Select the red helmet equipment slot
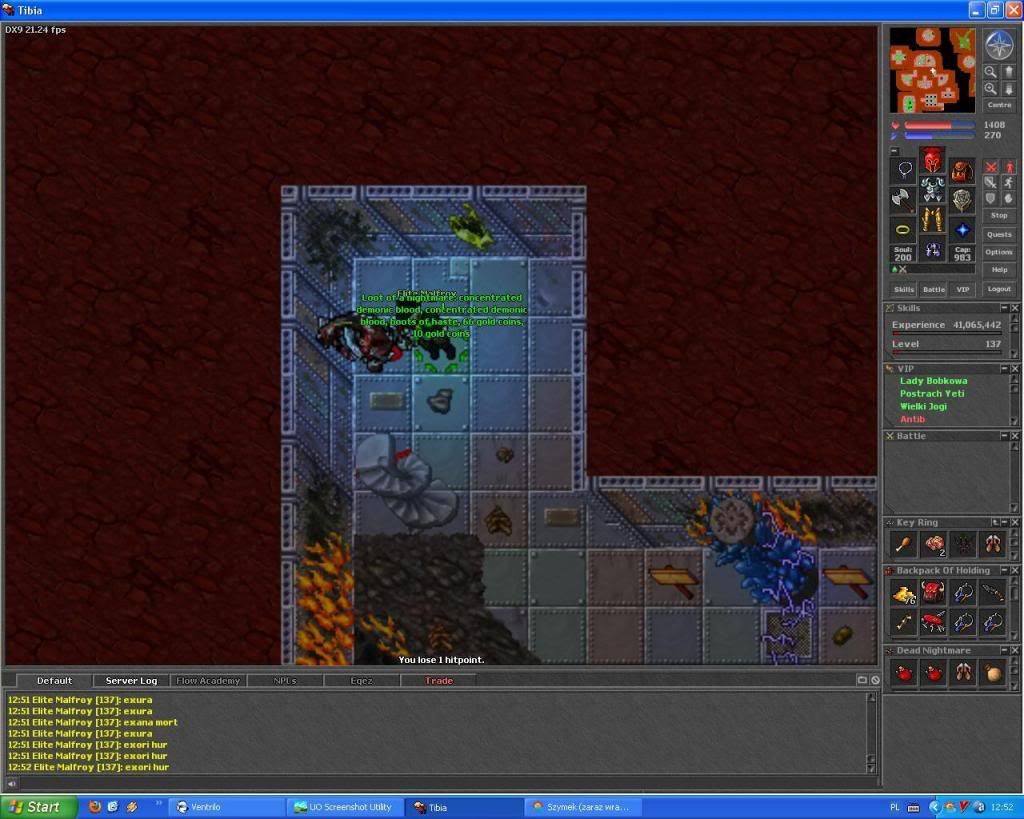The width and height of the screenshot is (1024, 819). point(932,160)
